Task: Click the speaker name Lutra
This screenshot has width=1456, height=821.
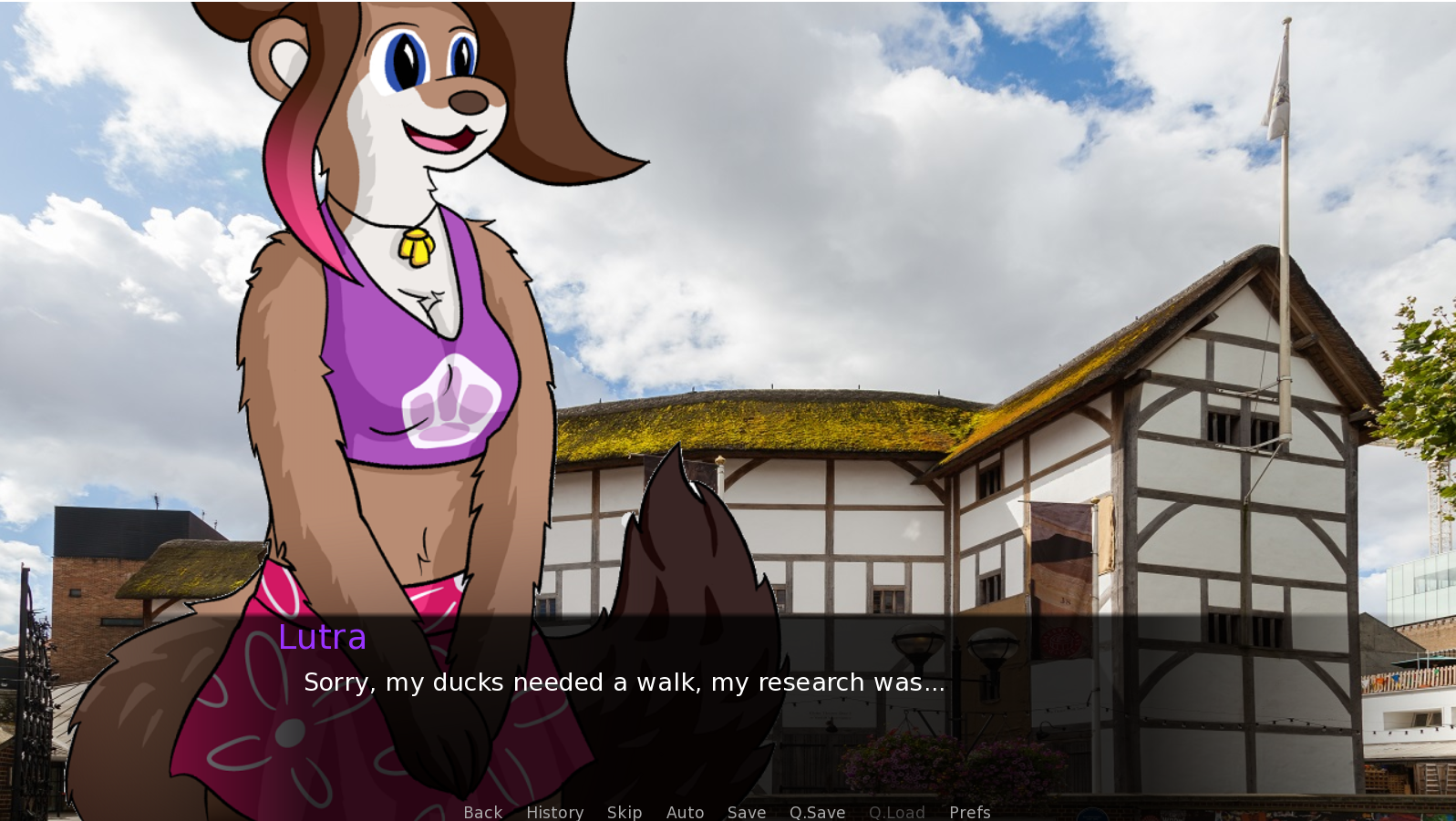Action: [x=323, y=638]
